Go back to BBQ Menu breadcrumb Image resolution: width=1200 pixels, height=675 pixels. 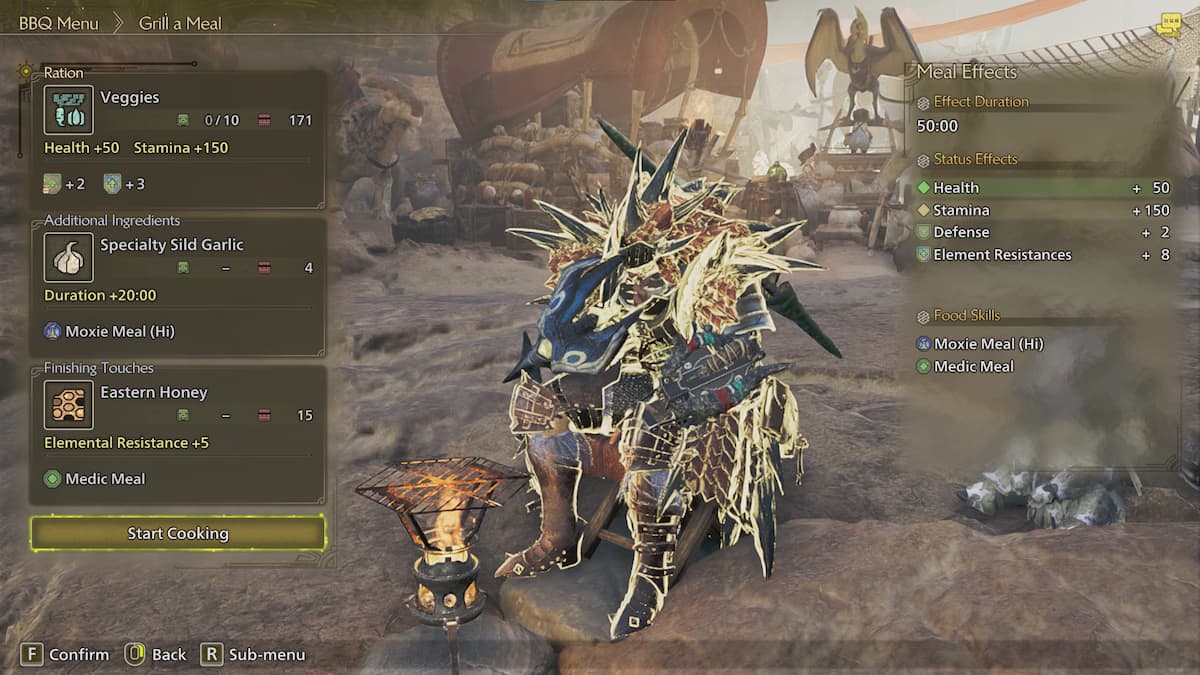point(58,23)
